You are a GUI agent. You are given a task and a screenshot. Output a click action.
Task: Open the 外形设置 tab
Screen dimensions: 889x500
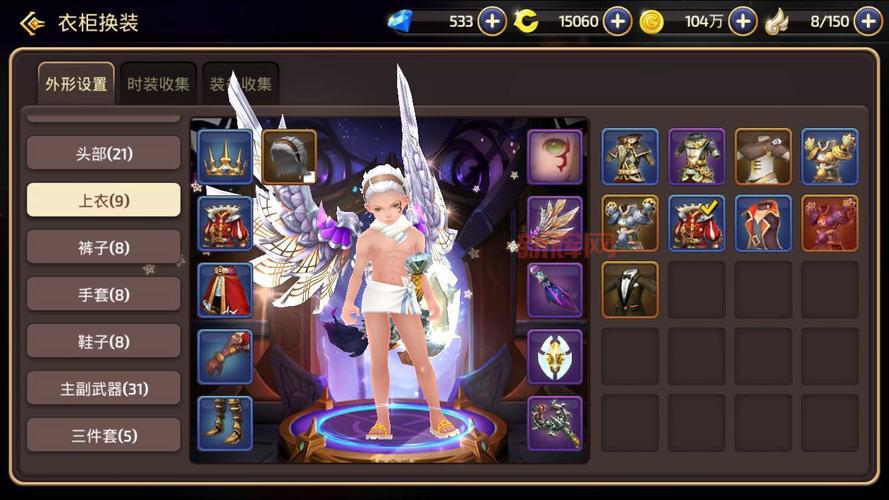click(x=76, y=84)
